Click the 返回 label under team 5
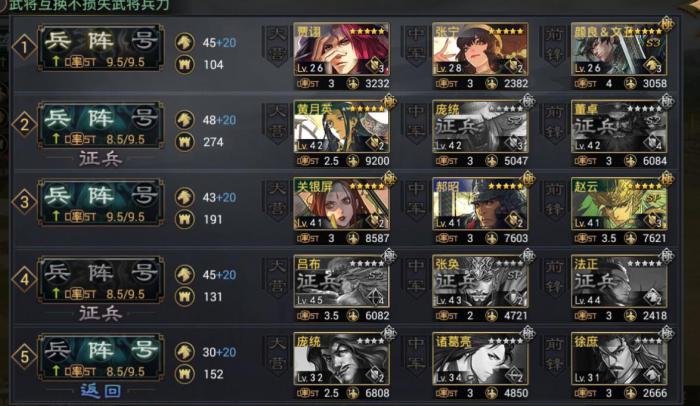700x406 pixels. 99,391
